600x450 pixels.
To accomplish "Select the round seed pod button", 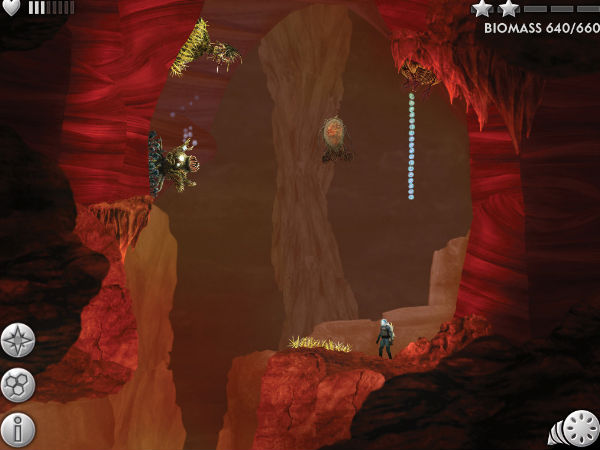I will point(580,428).
